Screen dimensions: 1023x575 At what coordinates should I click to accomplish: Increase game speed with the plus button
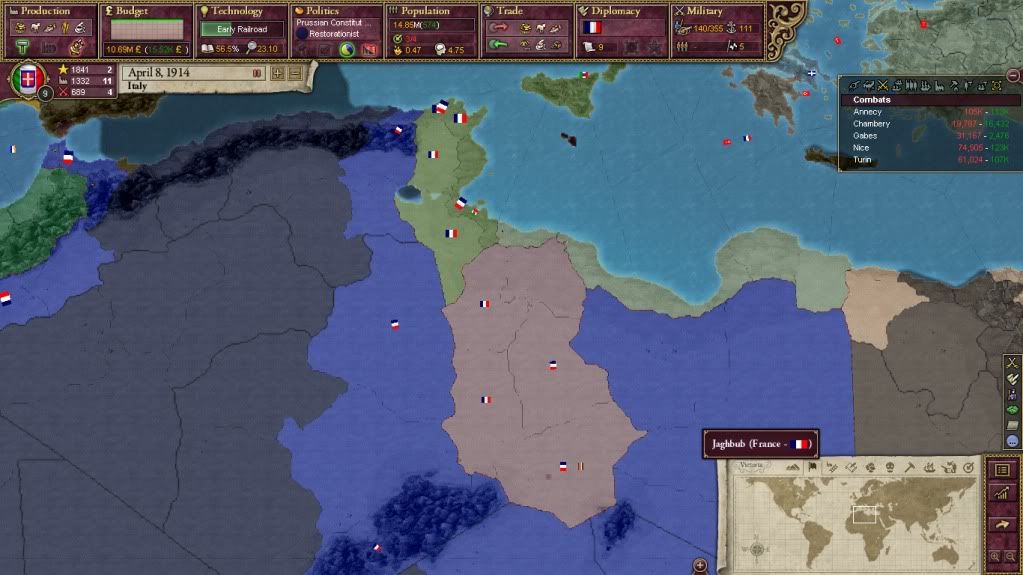[278, 73]
